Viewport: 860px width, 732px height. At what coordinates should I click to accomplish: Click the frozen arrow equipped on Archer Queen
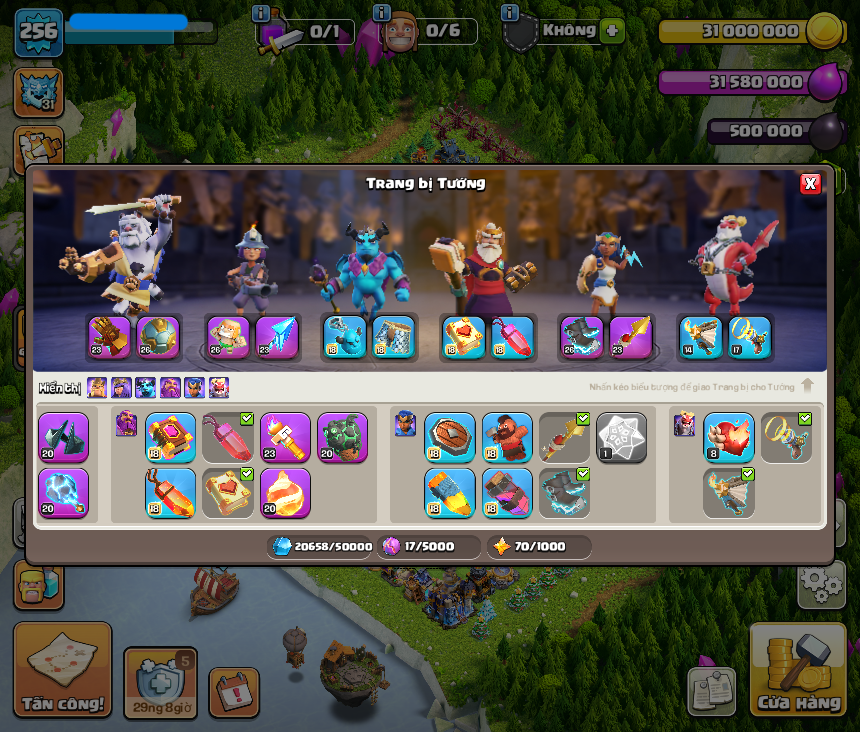point(277,338)
